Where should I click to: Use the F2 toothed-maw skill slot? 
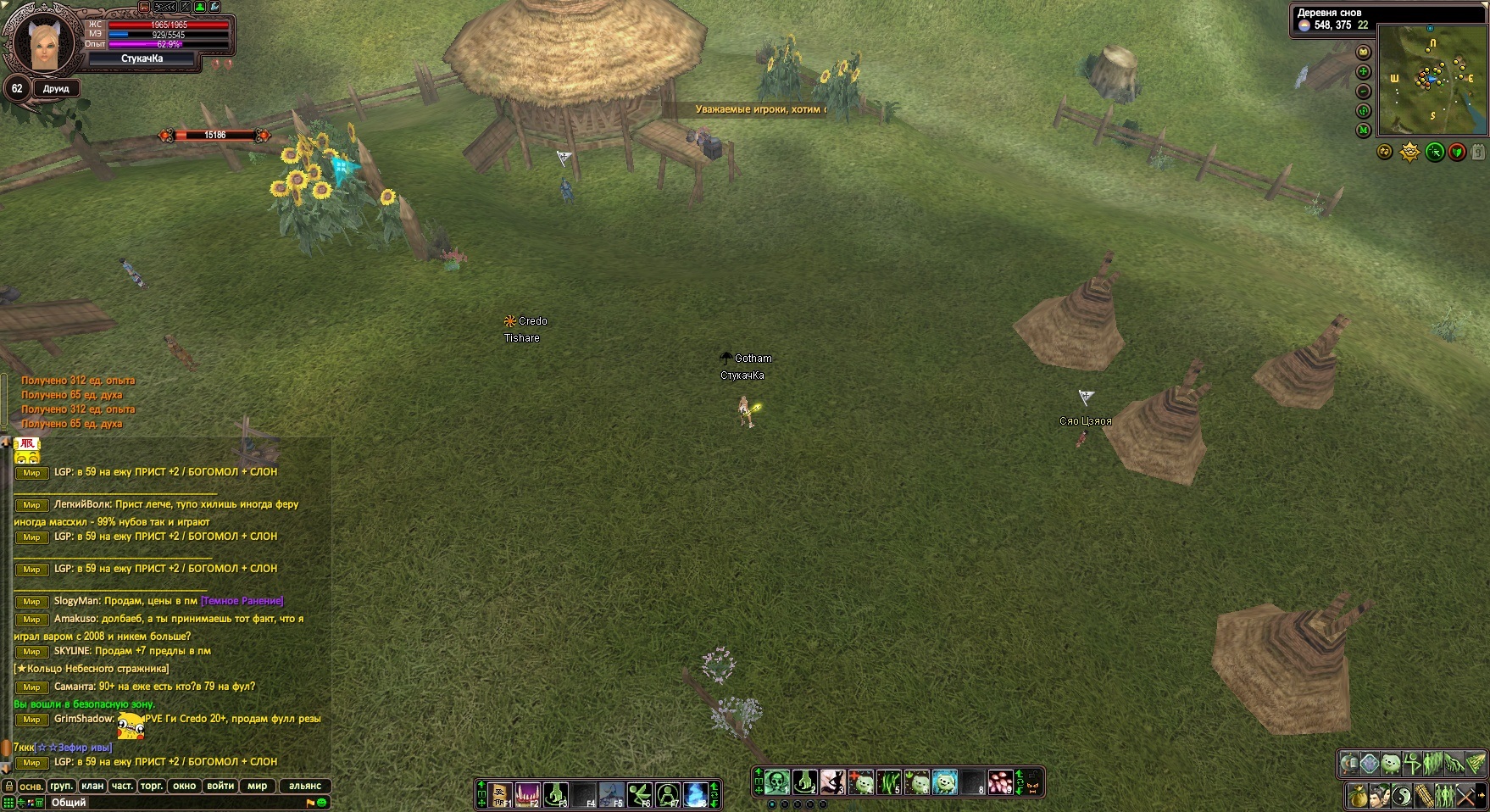point(528,794)
